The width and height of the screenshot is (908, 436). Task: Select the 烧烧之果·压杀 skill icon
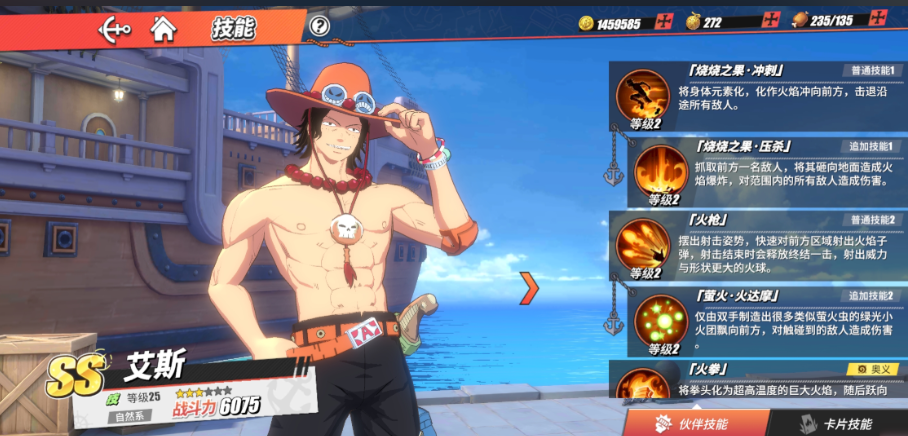click(660, 168)
